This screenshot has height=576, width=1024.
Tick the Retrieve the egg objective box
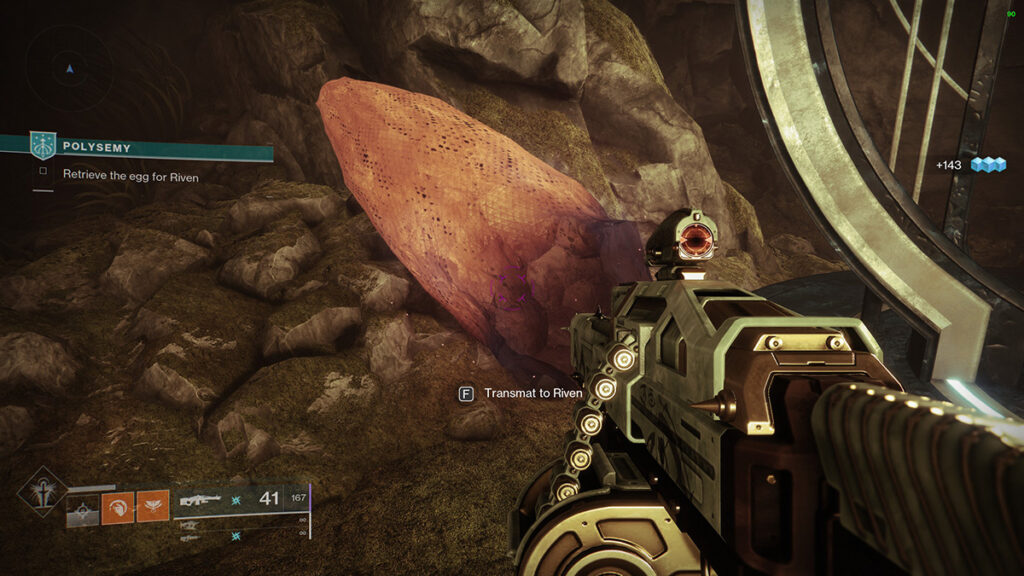pyautogui.click(x=43, y=172)
